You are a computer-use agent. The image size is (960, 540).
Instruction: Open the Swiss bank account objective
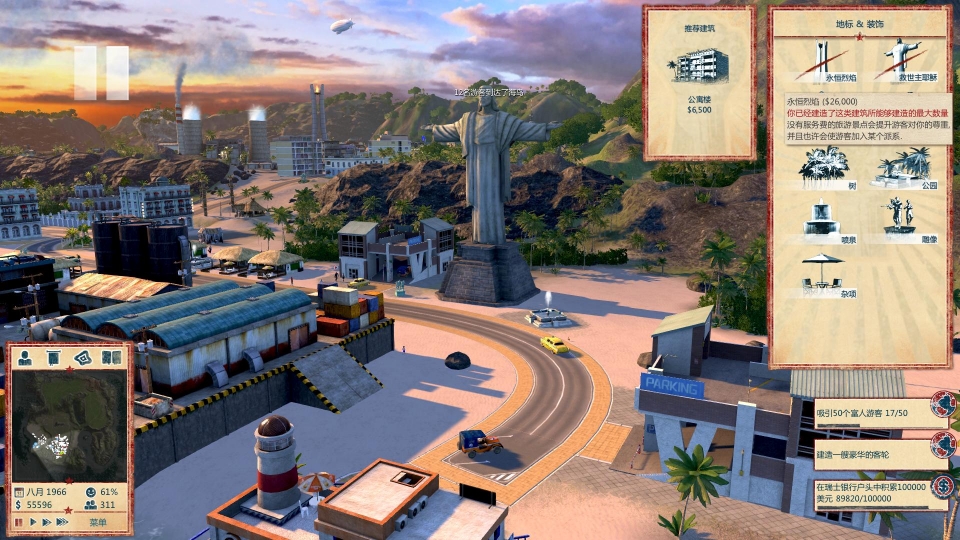tap(870, 493)
